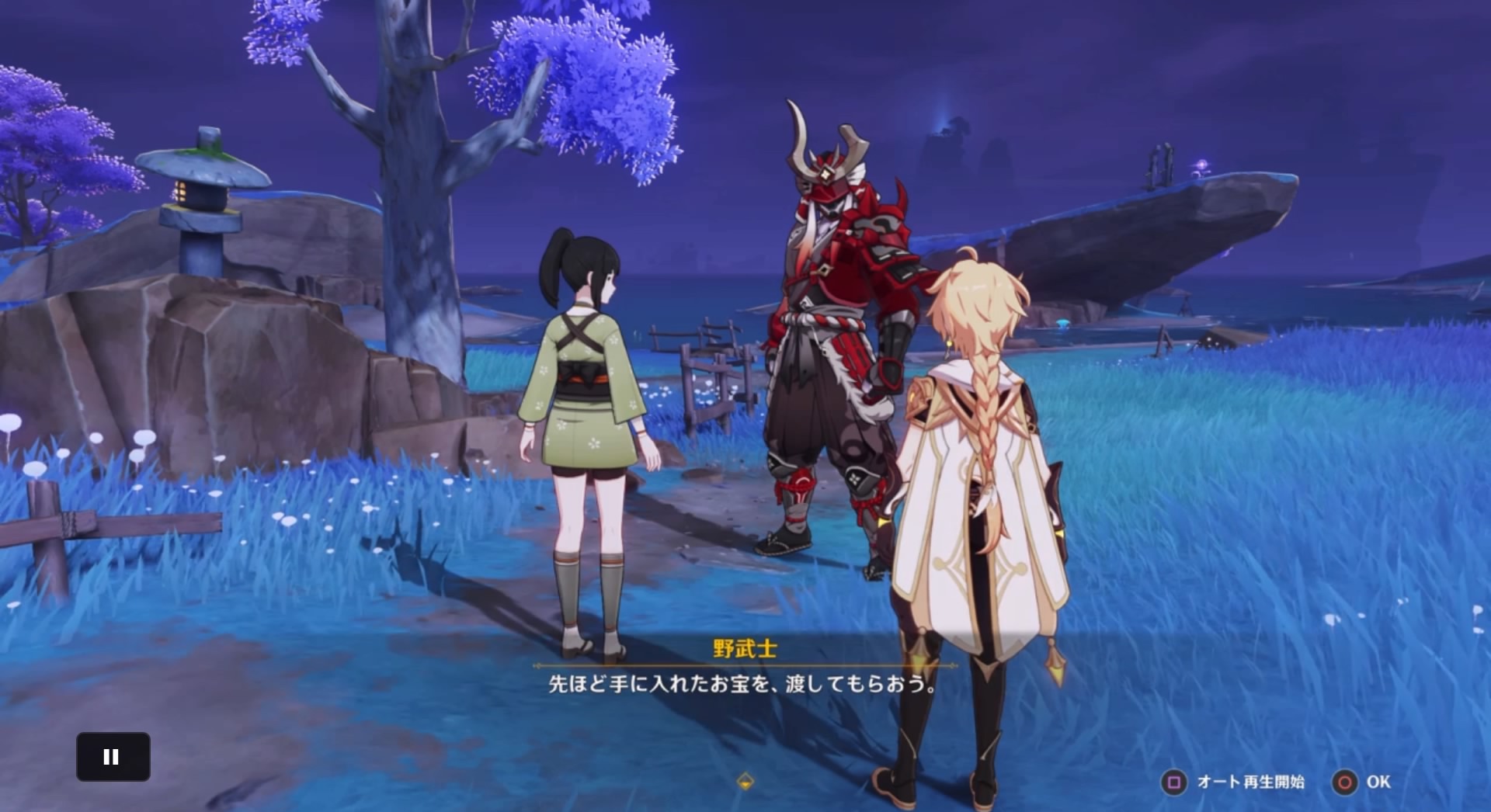
Task: Click the pause bars inside the black rounded box
Action: point(113,757)
